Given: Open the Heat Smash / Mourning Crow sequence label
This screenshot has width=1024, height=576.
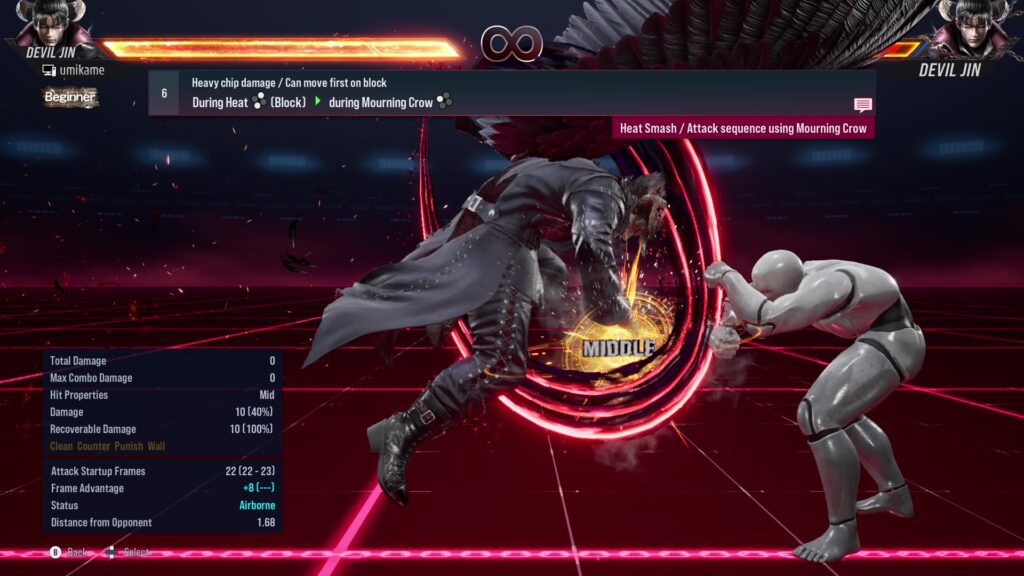Looking at the screenshot, I should (x=743, y=128).
